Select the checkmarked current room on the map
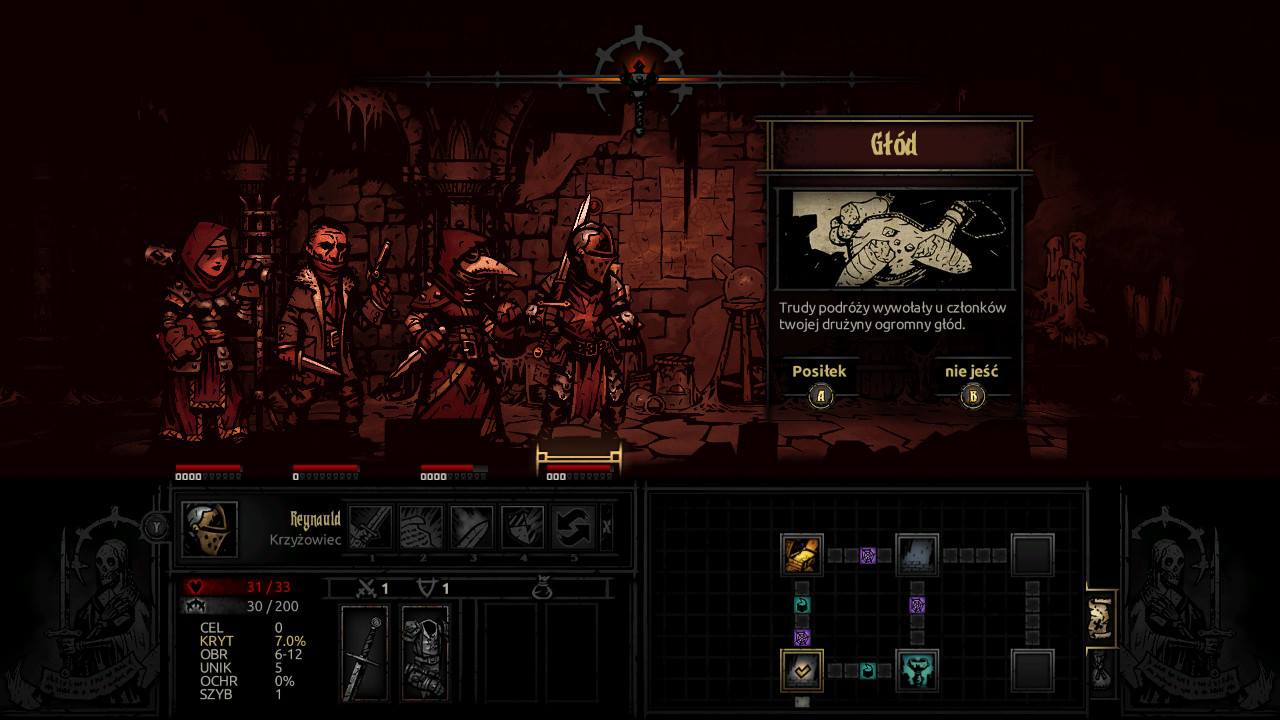 [x=801, y=670]
